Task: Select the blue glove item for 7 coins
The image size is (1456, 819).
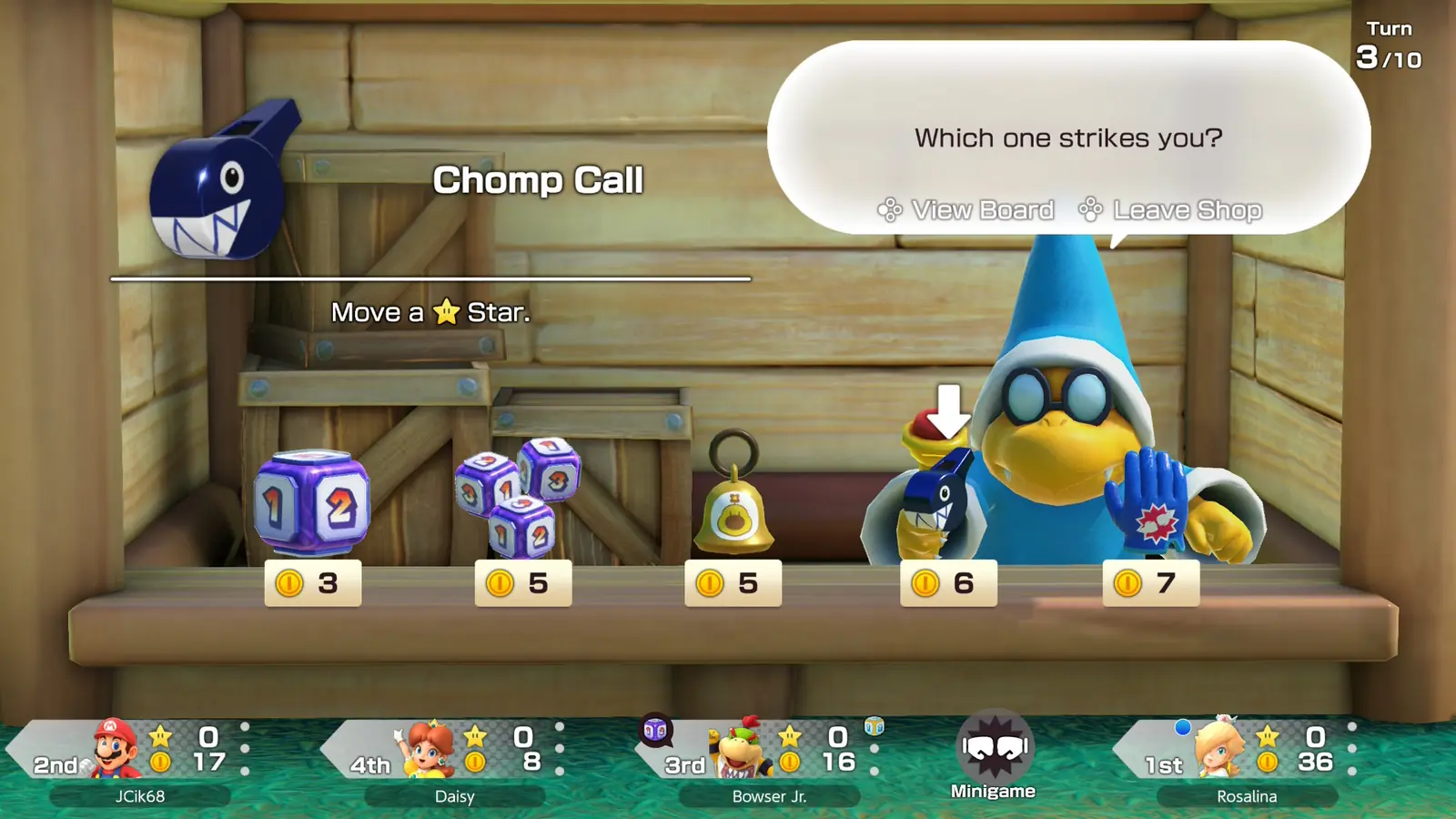Action: pos(1147,505)
